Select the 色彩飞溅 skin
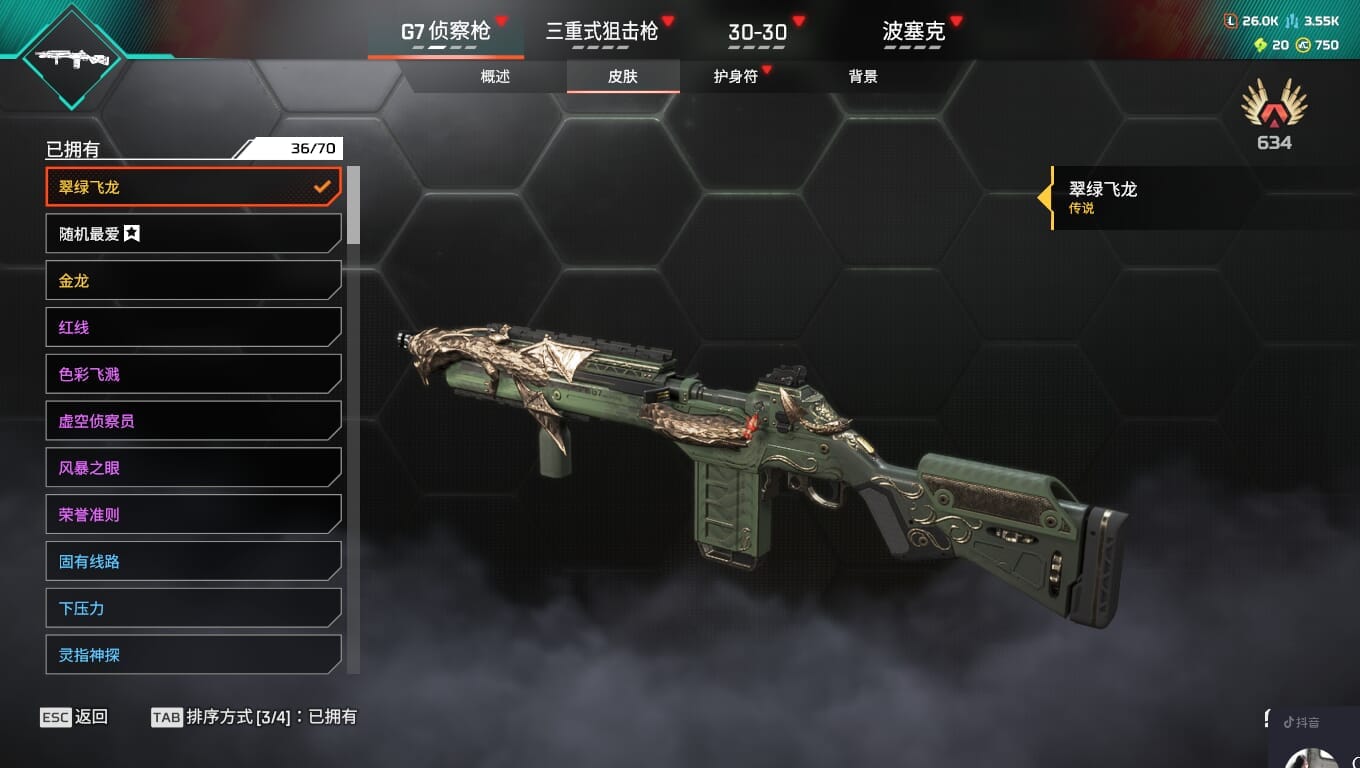The image size is (1360, 768). click(193, 374)
